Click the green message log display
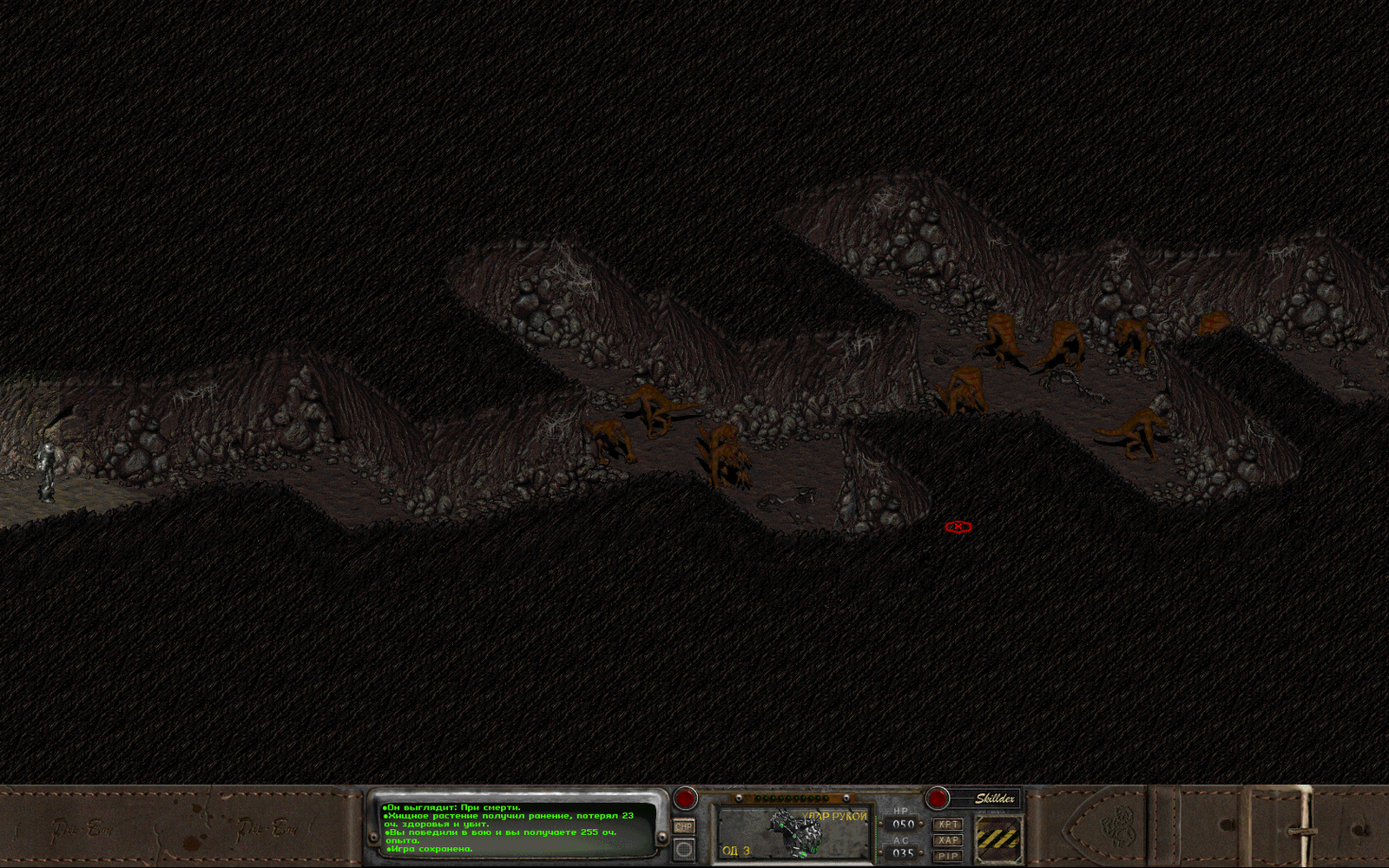 pos(517,828)
